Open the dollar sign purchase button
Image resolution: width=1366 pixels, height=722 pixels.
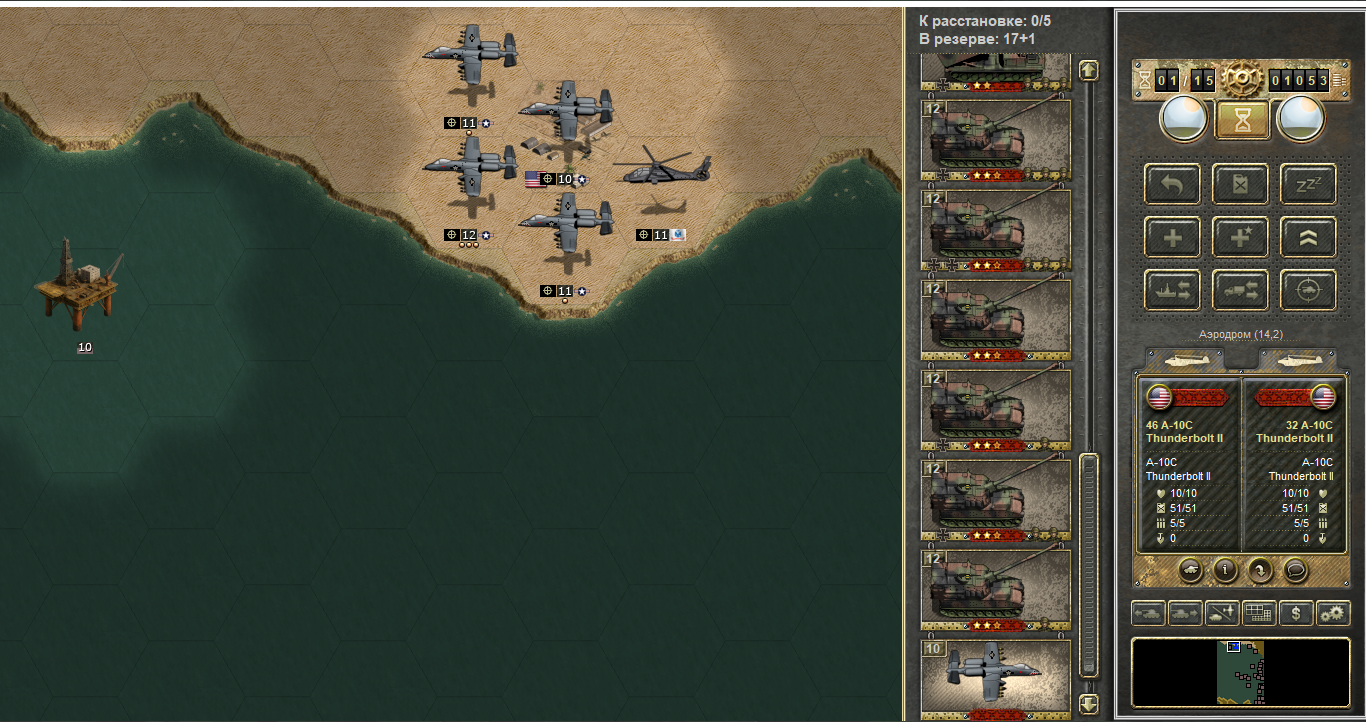pyautogui.click(x=1296, y=613)
